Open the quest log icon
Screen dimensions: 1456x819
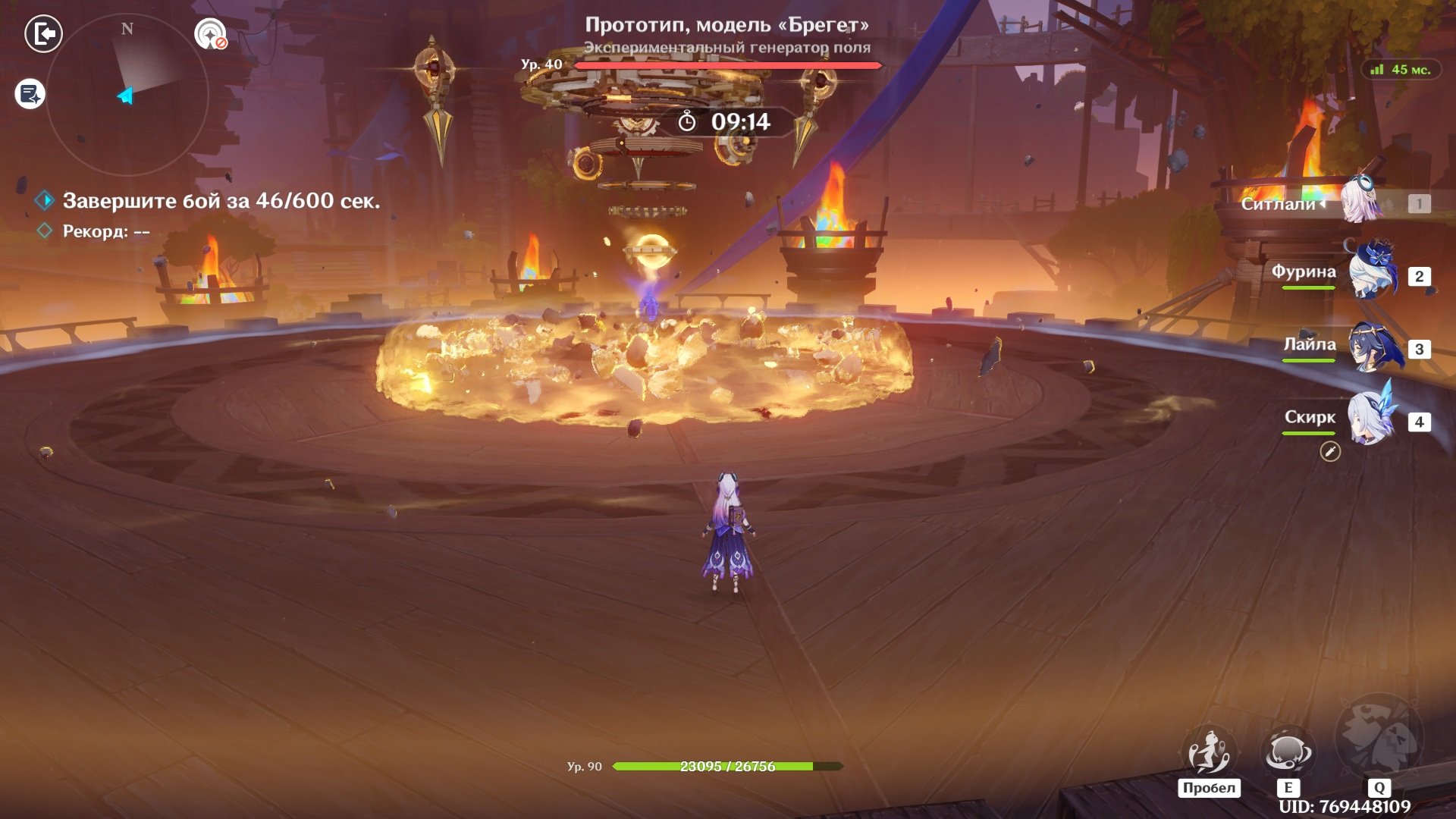click(30, 94)
